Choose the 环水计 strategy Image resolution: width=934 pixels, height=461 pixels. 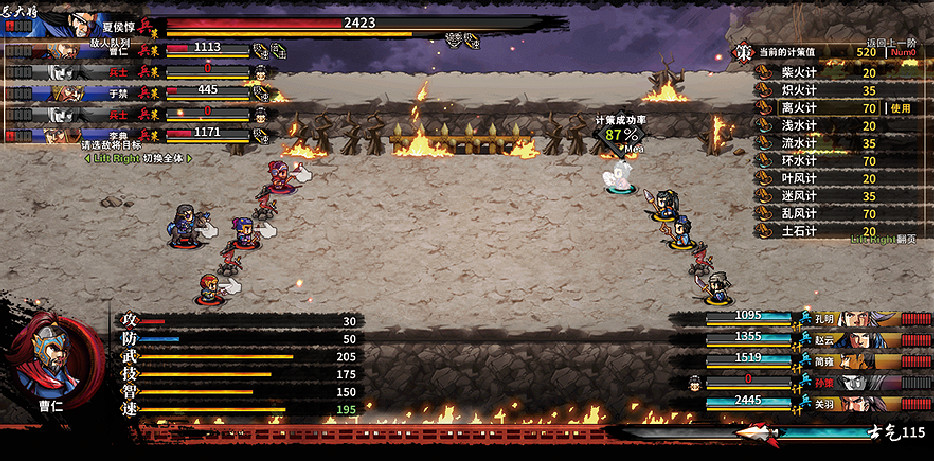click(x=798, y=161)
